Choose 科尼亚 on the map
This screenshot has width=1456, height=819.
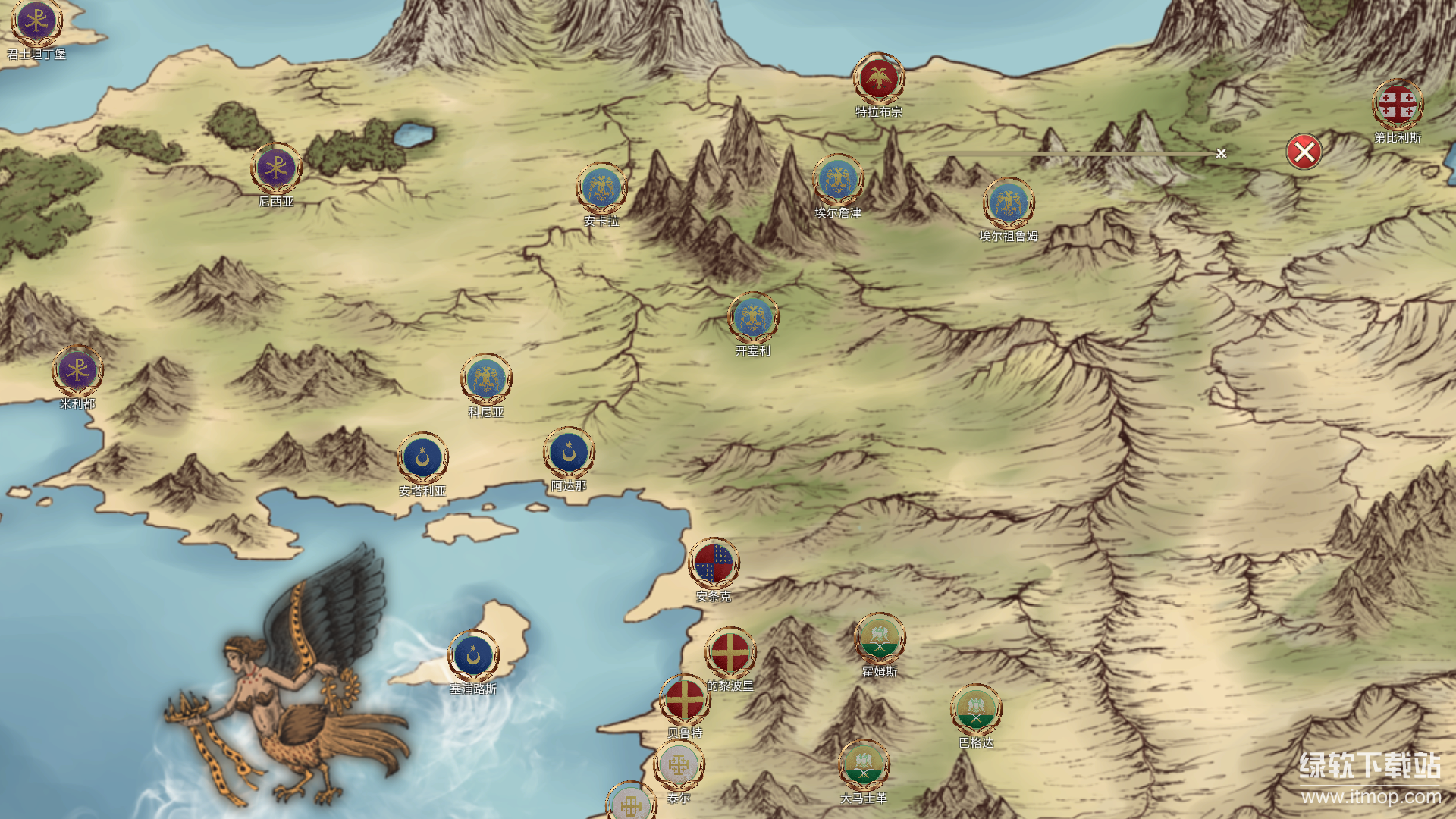coord(486,379)
